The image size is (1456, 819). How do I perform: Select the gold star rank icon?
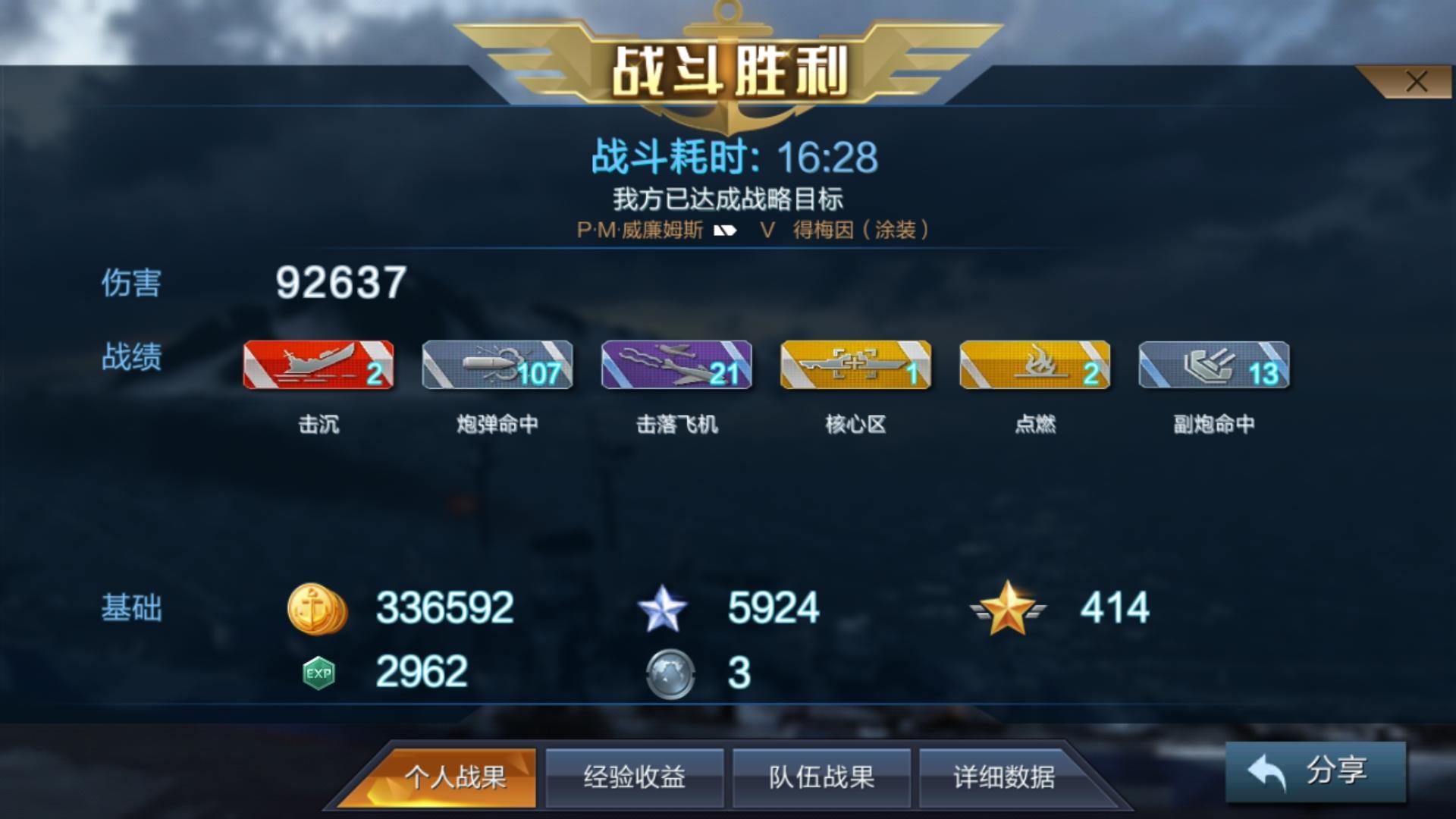pyautogui.click(x=1009, y=607)
